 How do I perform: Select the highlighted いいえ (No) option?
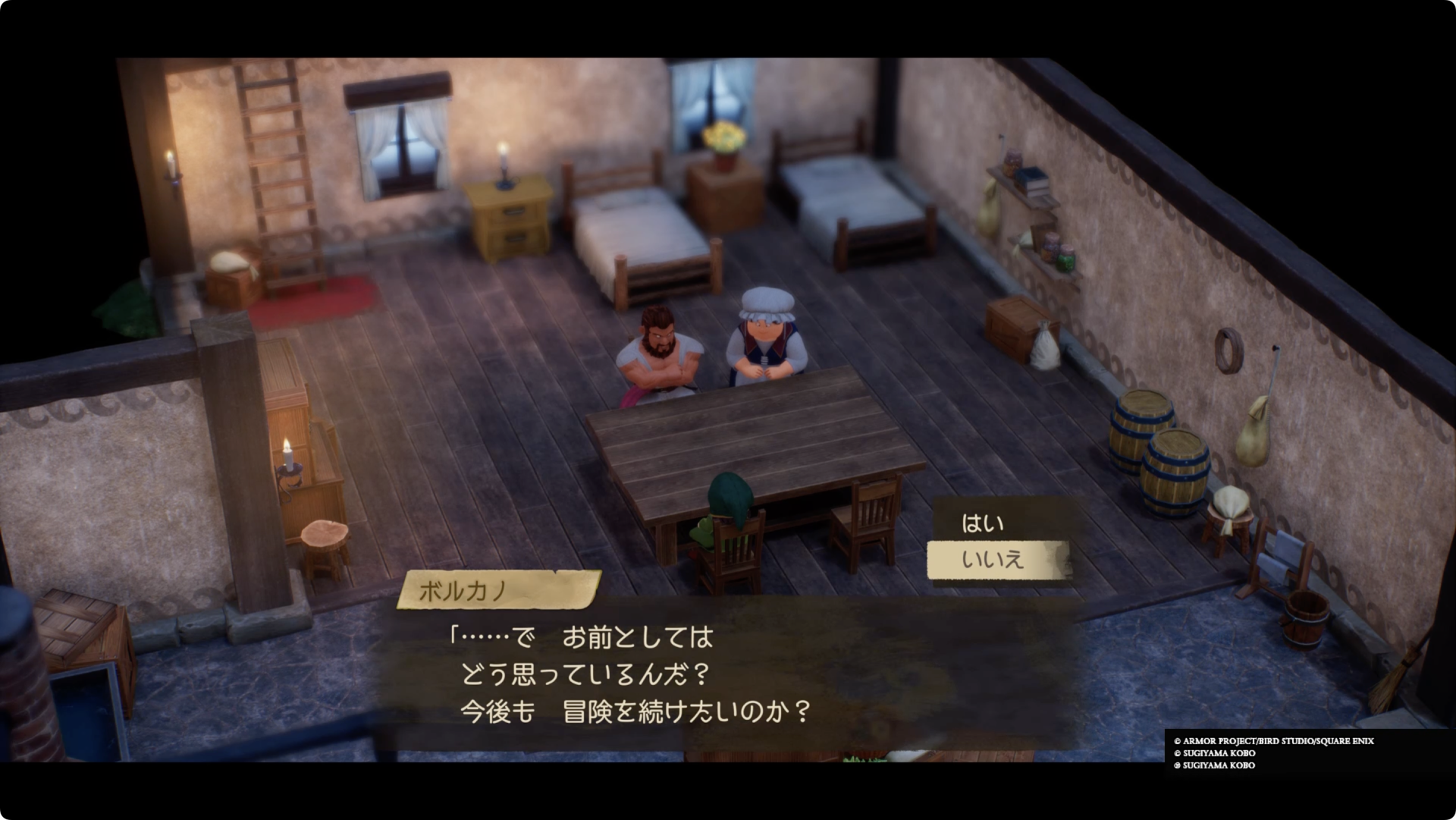click(993, 560)
